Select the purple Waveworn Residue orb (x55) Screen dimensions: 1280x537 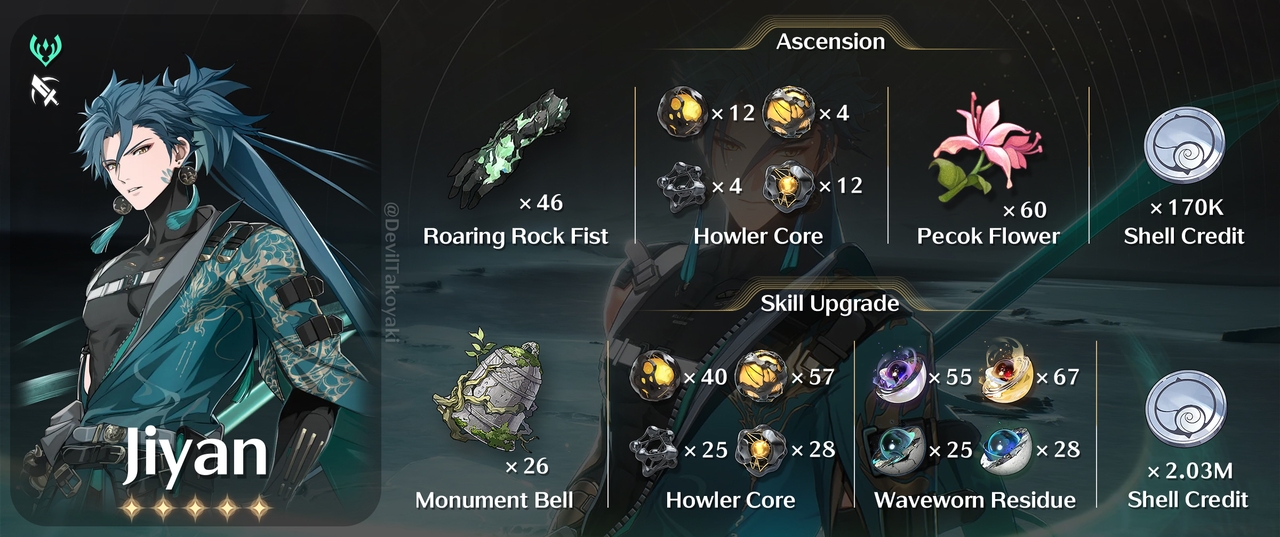point(897,378)
